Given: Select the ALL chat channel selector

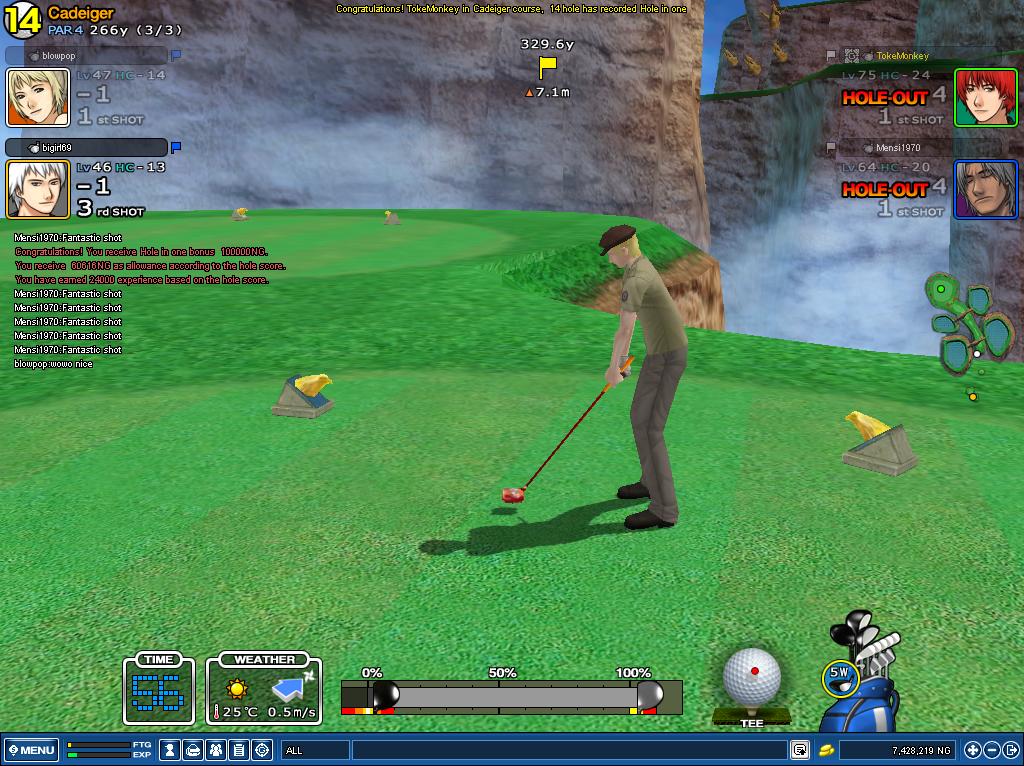Looking at the screenshot, I should click(x=313, y=750).
